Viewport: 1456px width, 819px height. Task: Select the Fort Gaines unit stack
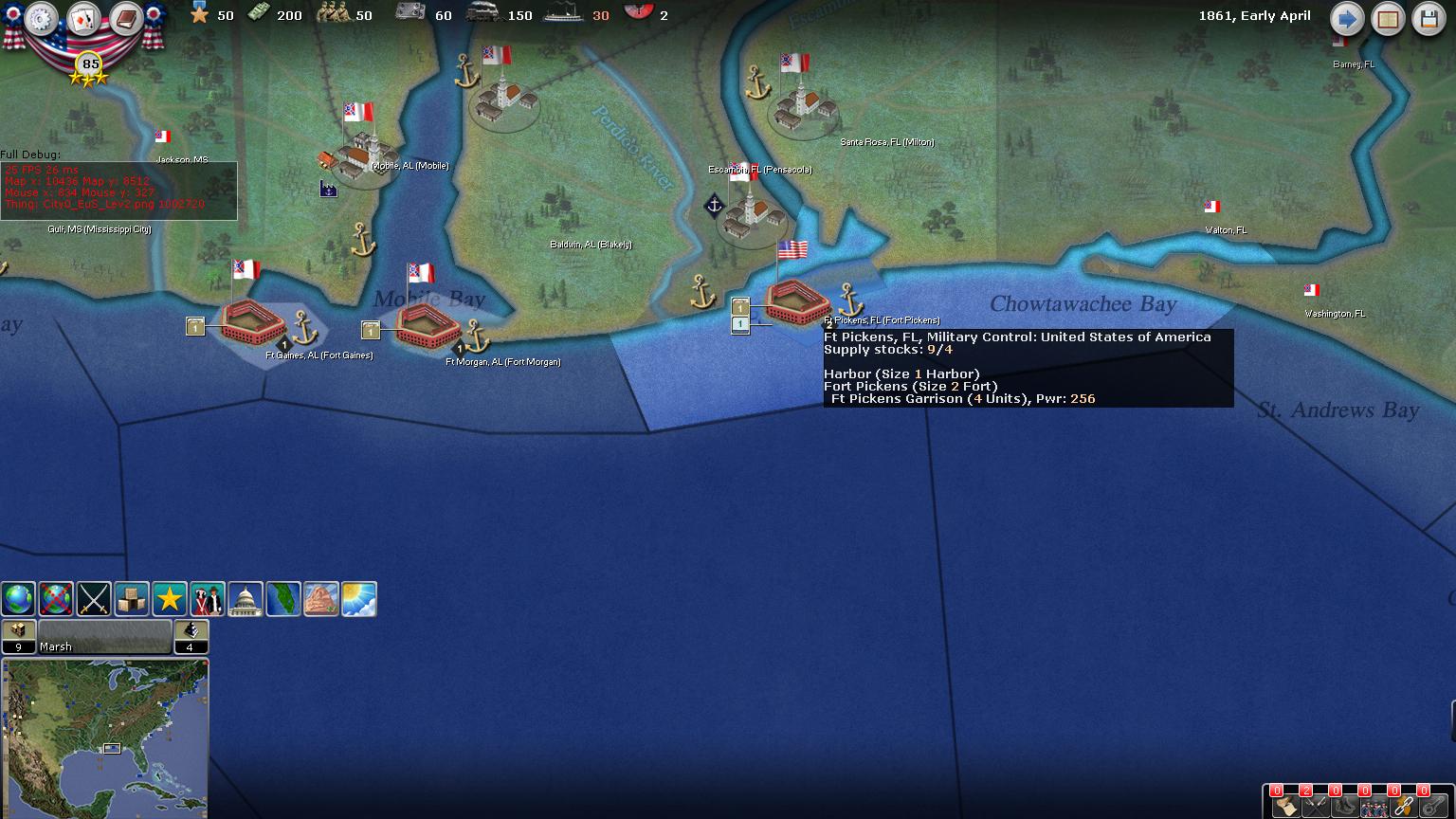pos(195,327)
